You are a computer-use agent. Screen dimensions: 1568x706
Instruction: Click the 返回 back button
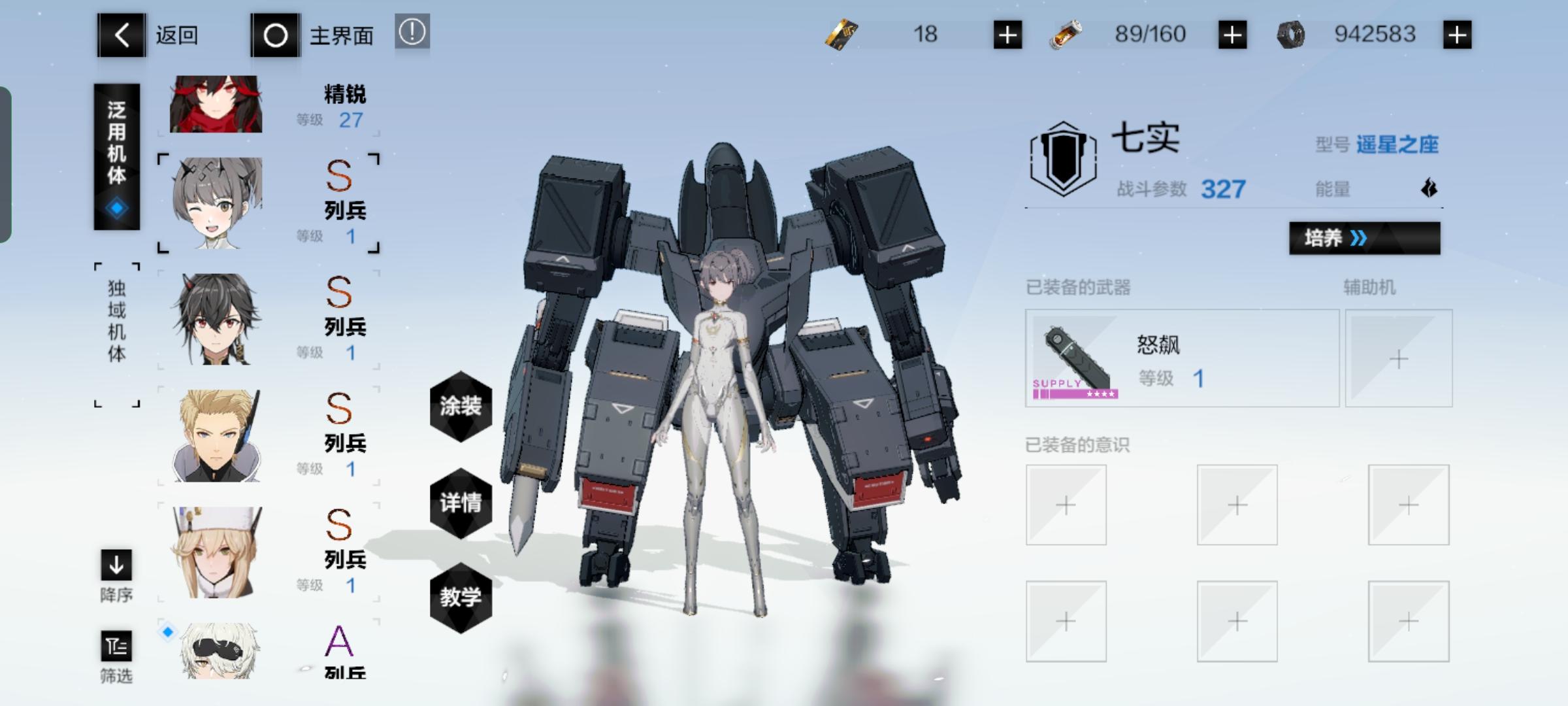click(x=121, y=34)
